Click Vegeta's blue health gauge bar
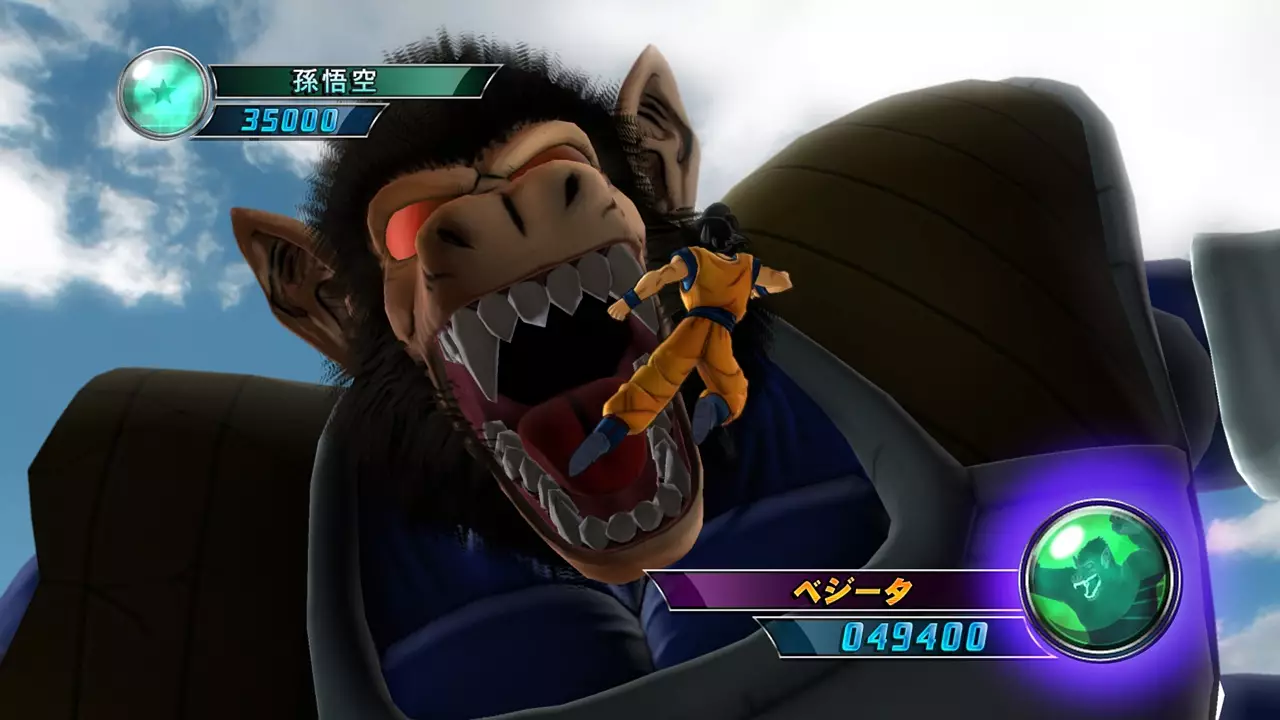1280x720 pixels. (x=880, y=635)
